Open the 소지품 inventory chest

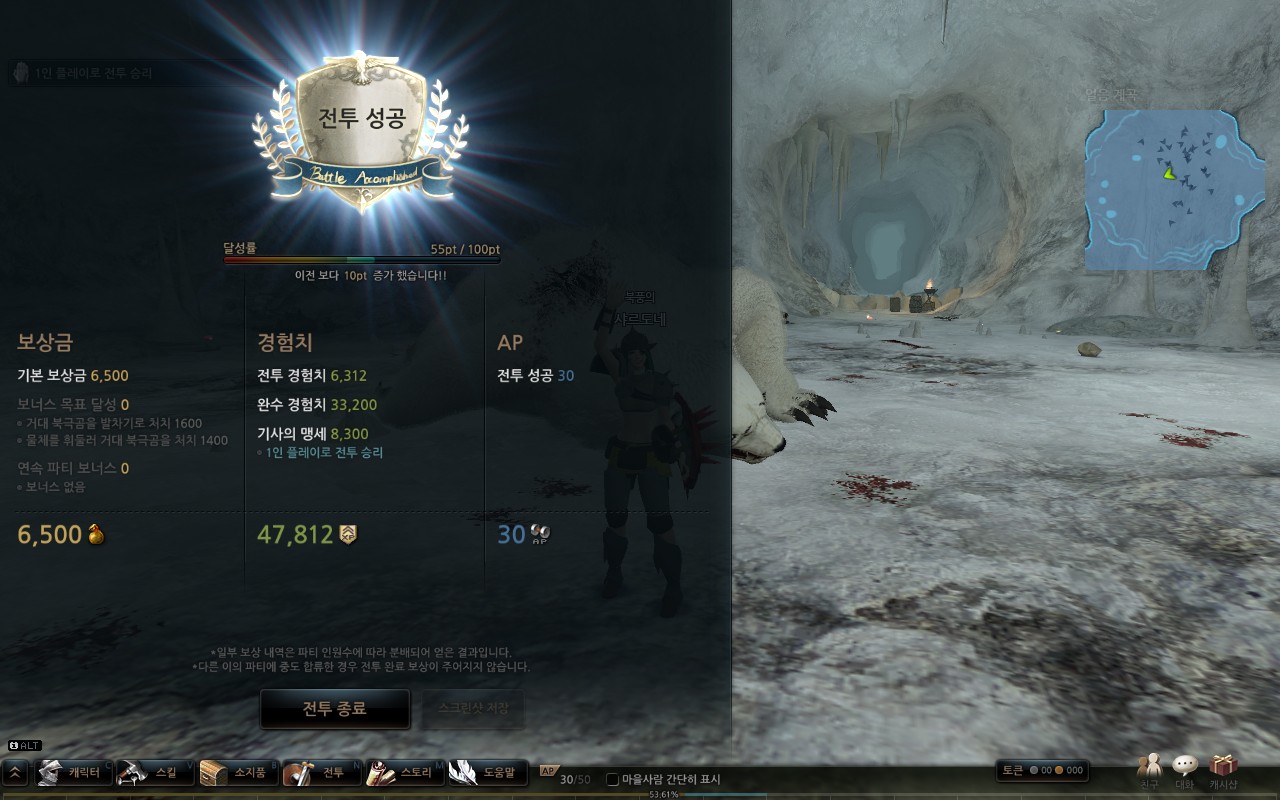[x=236, y=773]
